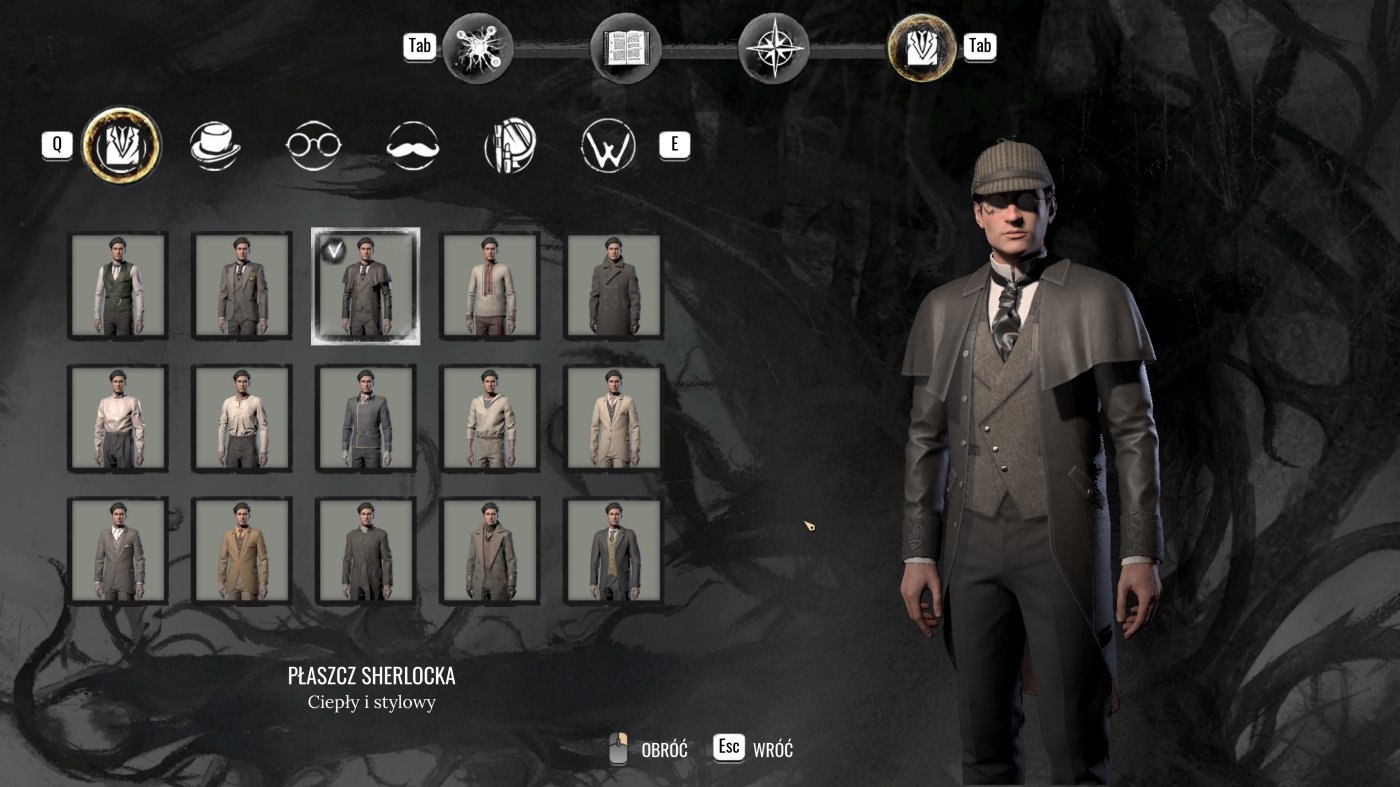Viewport: 1400px width, 787px height.
Task: Choose the embroidered cream shirt outfit
Action: (490, 286)
